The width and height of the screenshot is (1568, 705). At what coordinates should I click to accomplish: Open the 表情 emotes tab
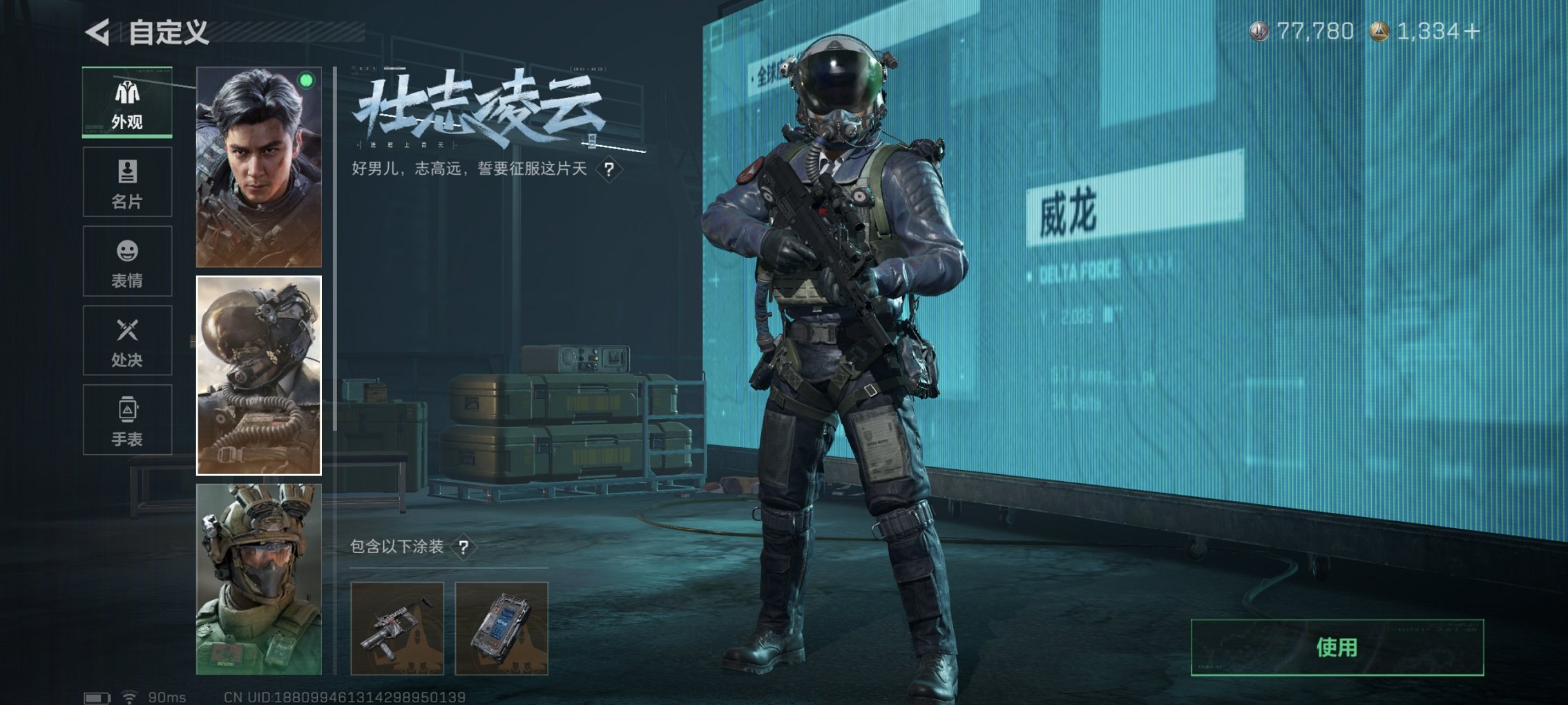point(126,261)
